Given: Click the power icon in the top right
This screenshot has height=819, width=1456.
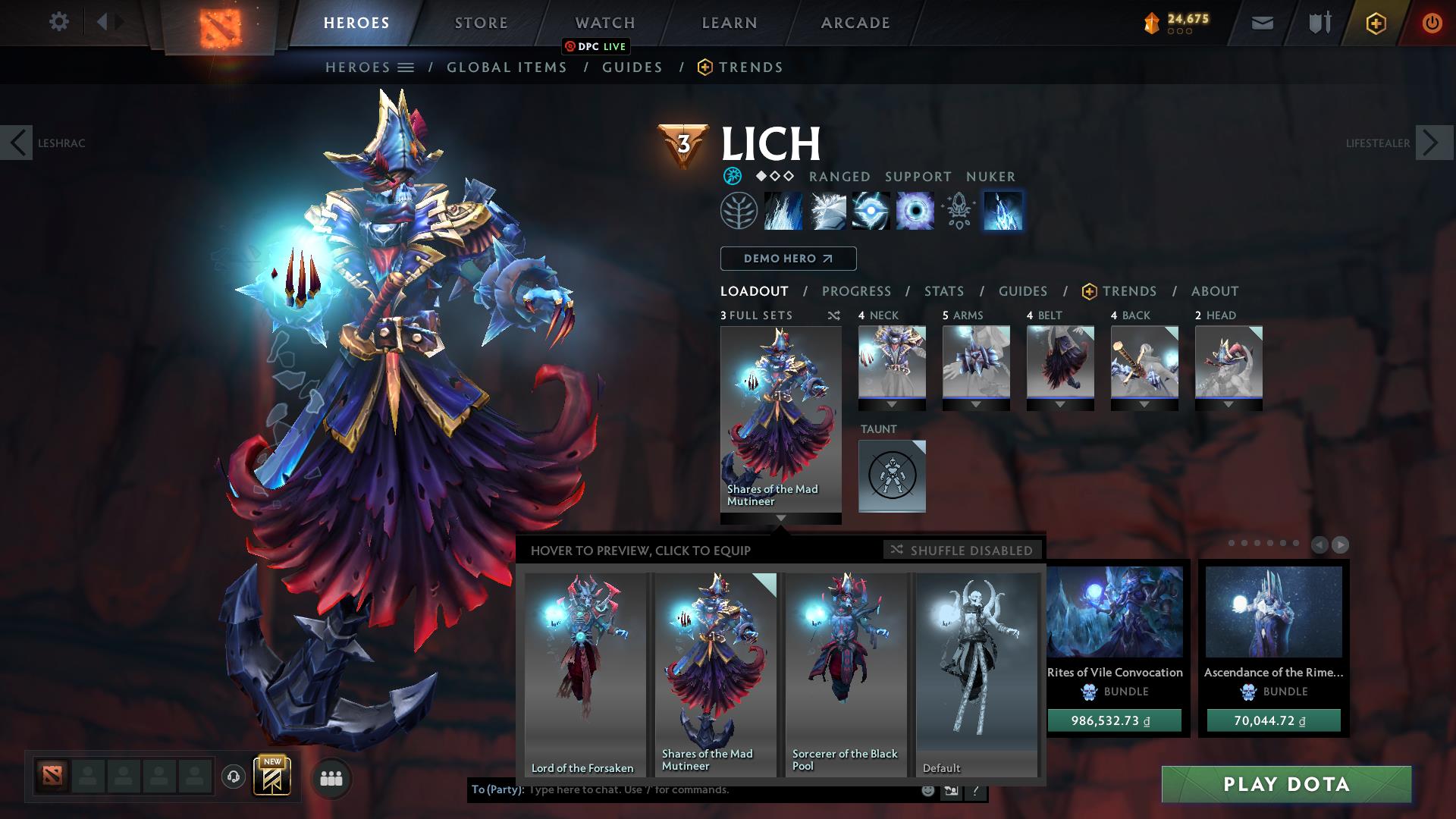Looking at the screenshot, I should [1432, 22].
